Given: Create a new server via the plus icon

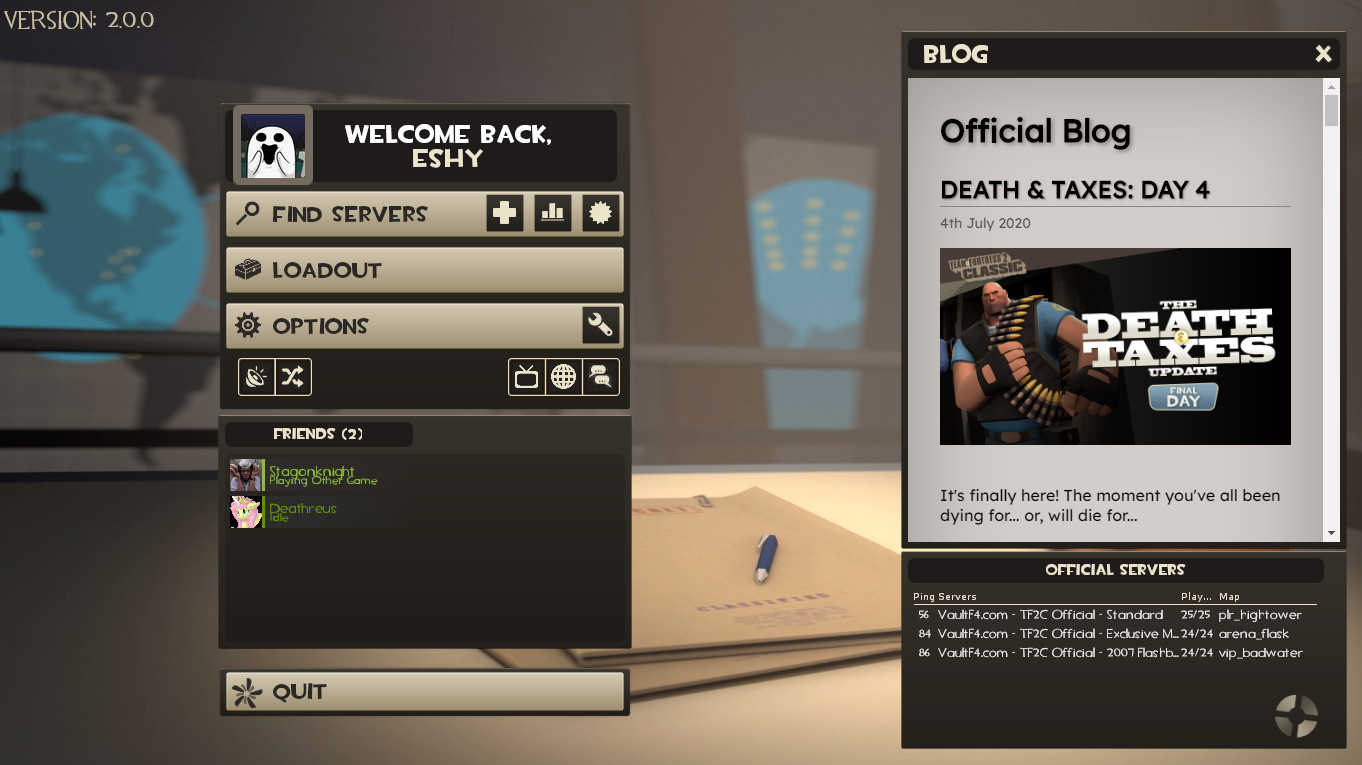Looking at the screenshot, I should [x=504, y=213].
